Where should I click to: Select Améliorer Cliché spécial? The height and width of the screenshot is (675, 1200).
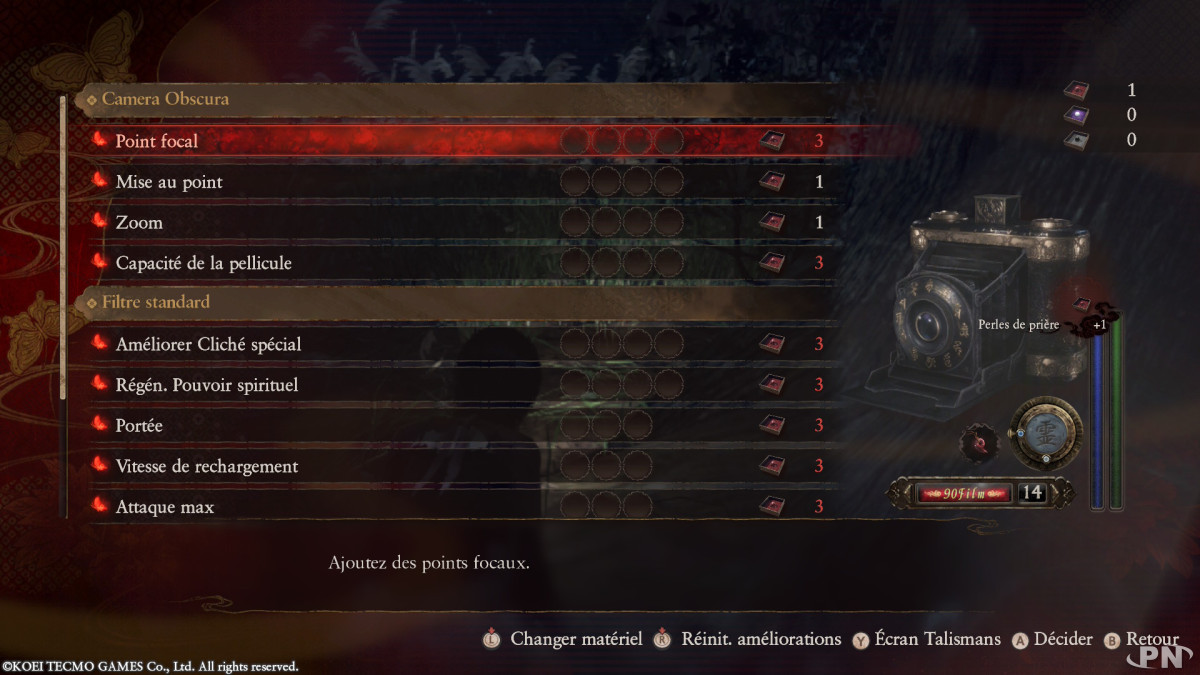coord(208,344)
